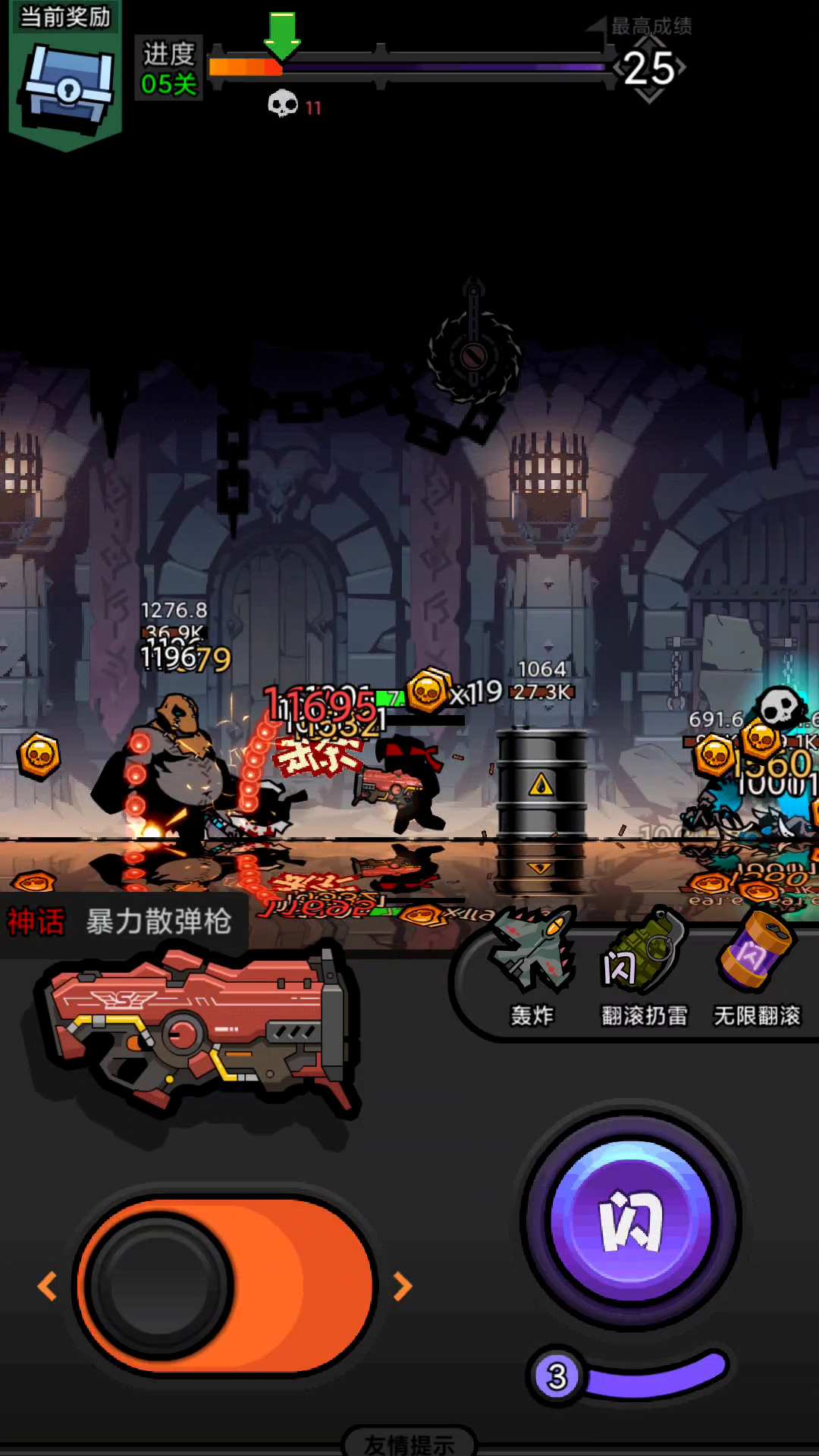Move right with the orange right arrow
This screenshot has width=819, height=1456.
pyautogui.click(x=403, y=1286)
